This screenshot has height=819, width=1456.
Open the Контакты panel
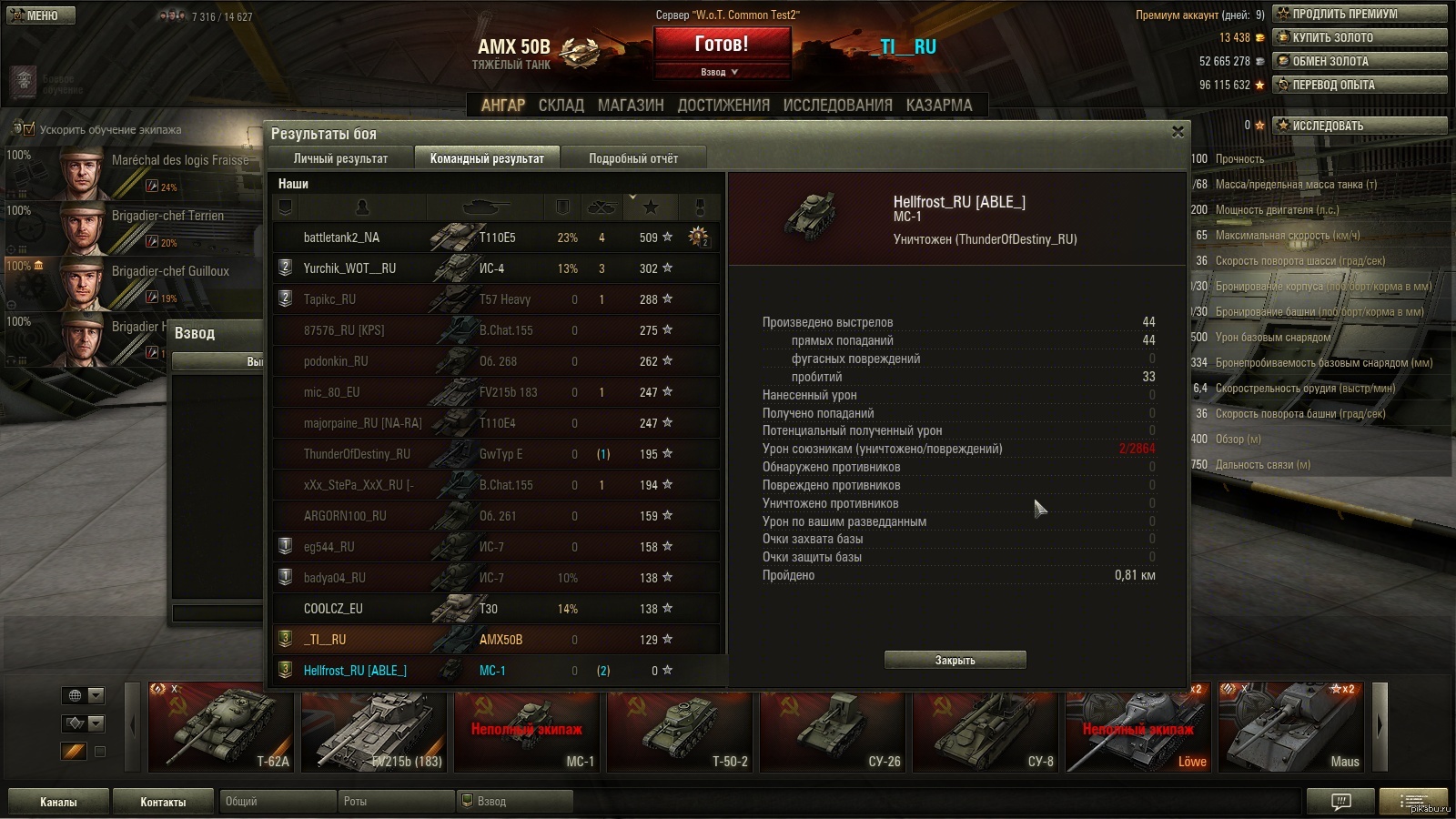[x=163, y=802]
